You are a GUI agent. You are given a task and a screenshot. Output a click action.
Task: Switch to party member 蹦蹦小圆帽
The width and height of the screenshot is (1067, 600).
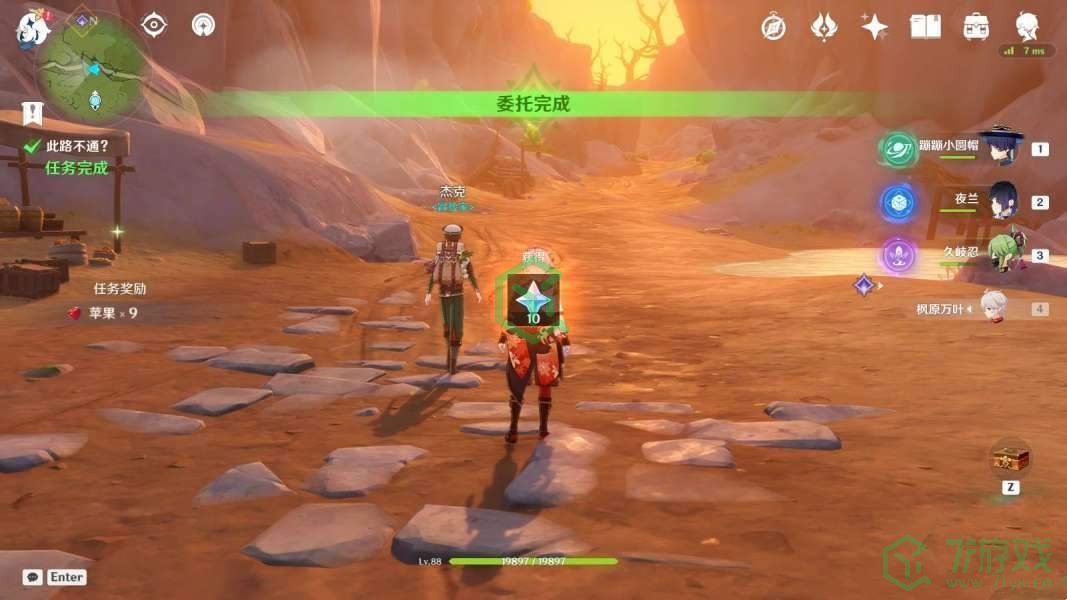pyautogui.click(x=1000, y=148)
